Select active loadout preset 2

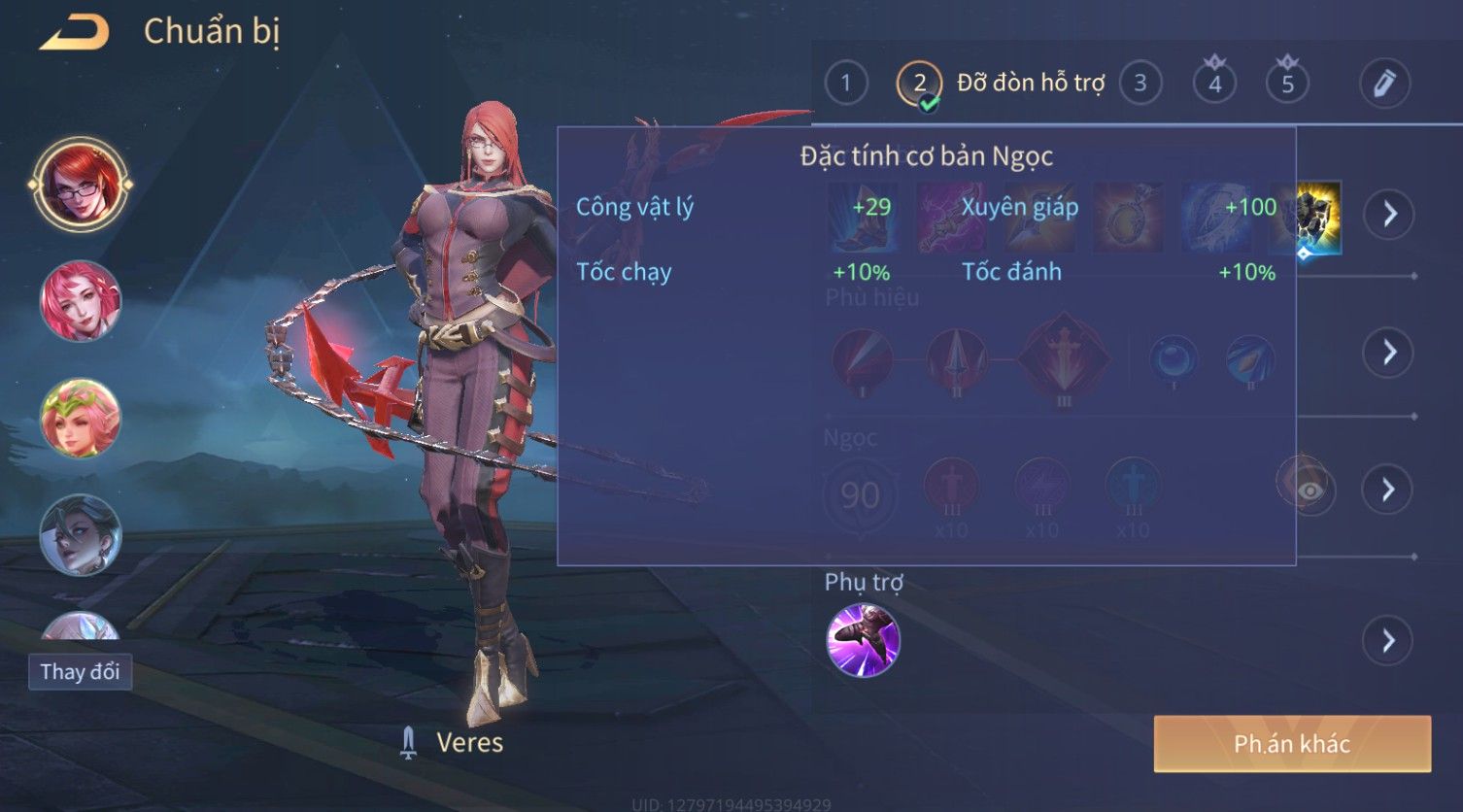click(x=919, y=84)
